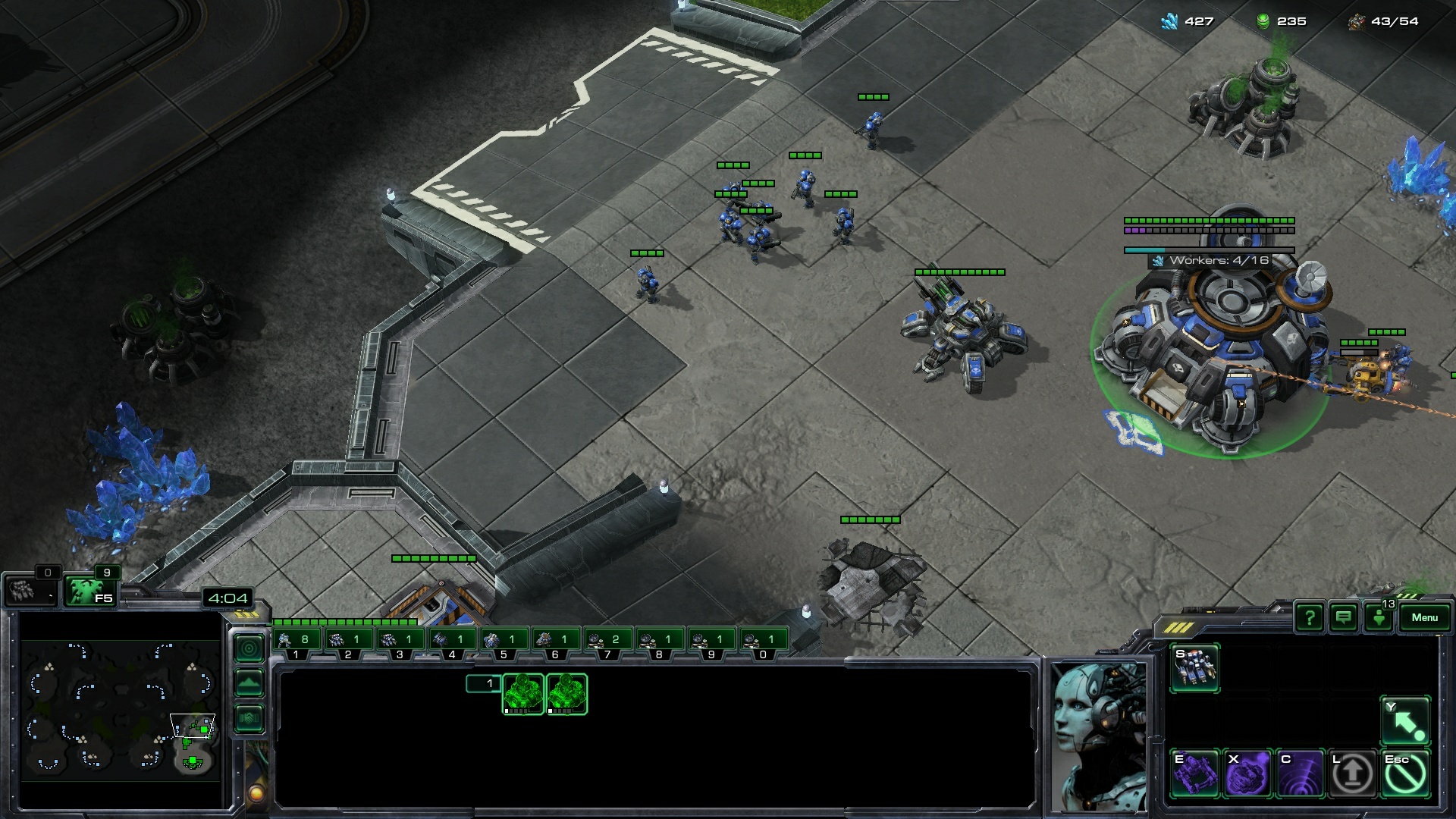Open the social friends button
The height and width of the screenshot is (819, 1456).
point(1379,618)
